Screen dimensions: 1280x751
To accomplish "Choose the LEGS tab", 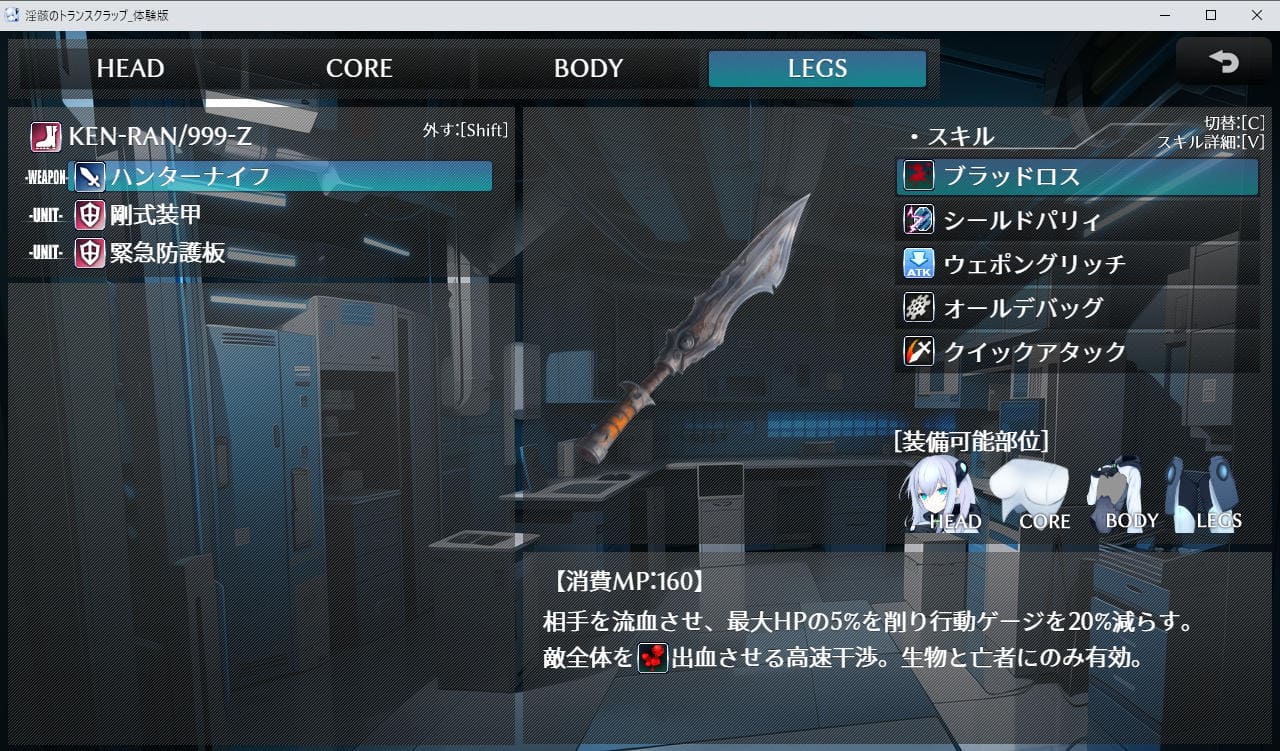I will [817, 69].
